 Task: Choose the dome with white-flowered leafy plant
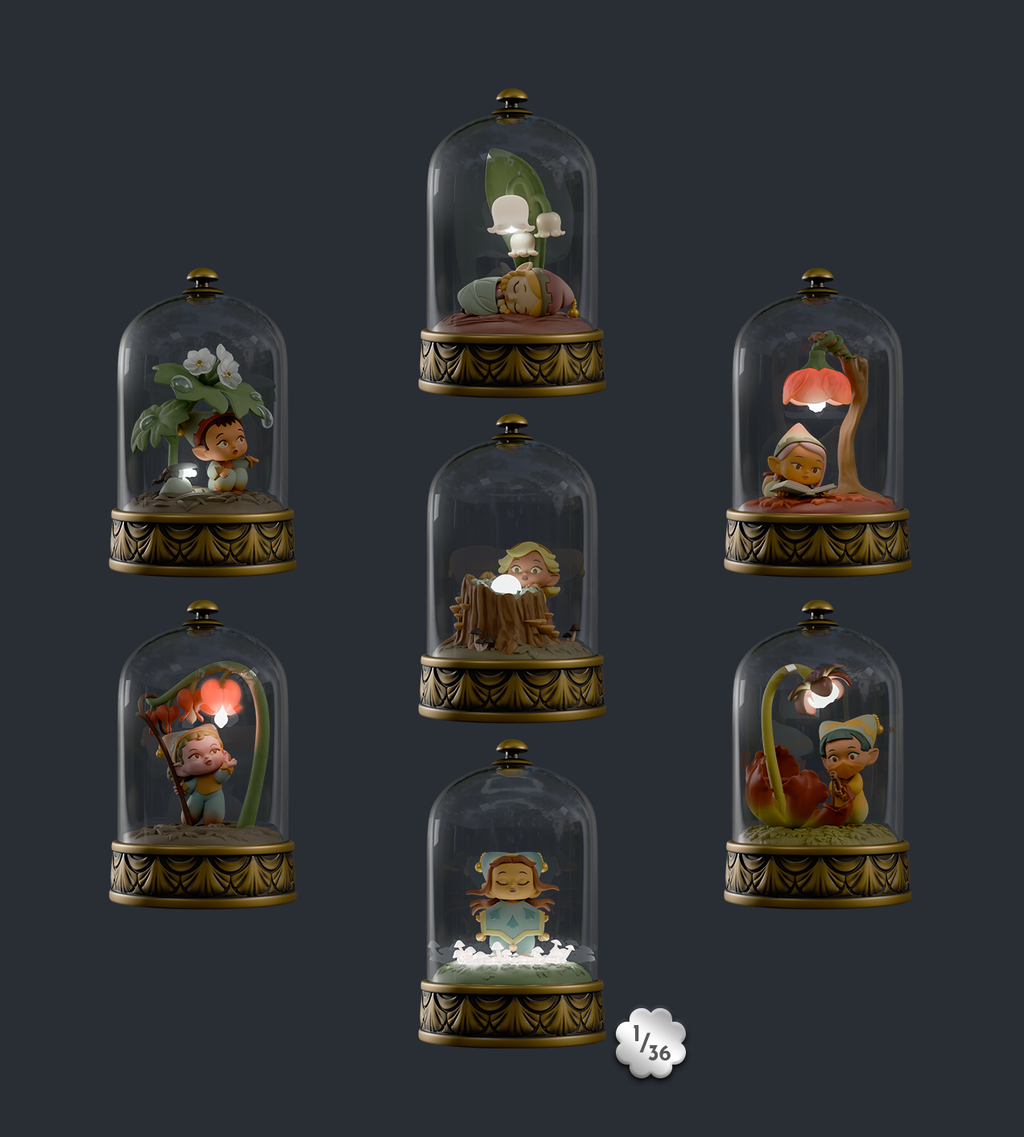point(202,423)
